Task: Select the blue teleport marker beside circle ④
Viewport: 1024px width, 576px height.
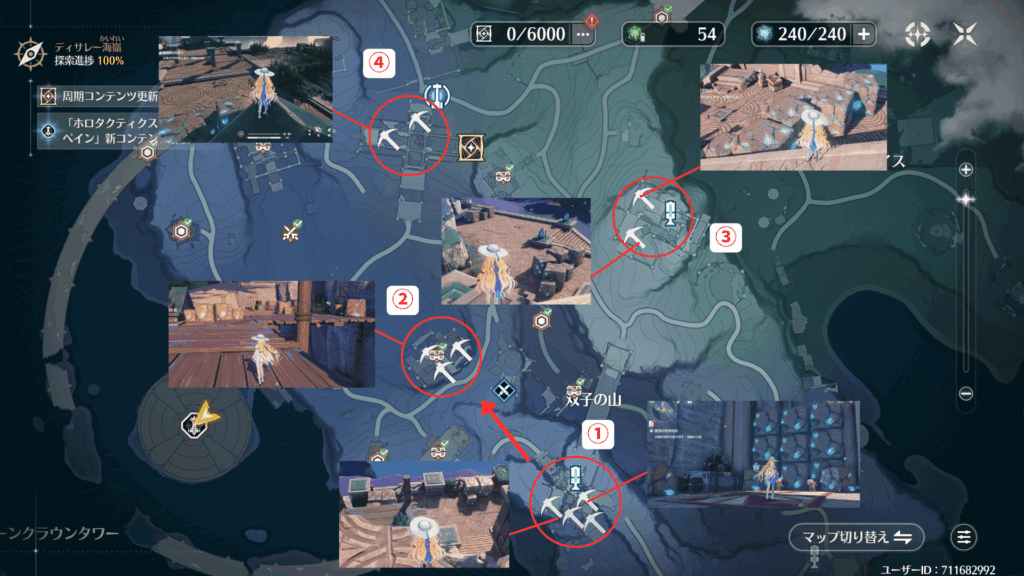Action: [x=436, y=95]
